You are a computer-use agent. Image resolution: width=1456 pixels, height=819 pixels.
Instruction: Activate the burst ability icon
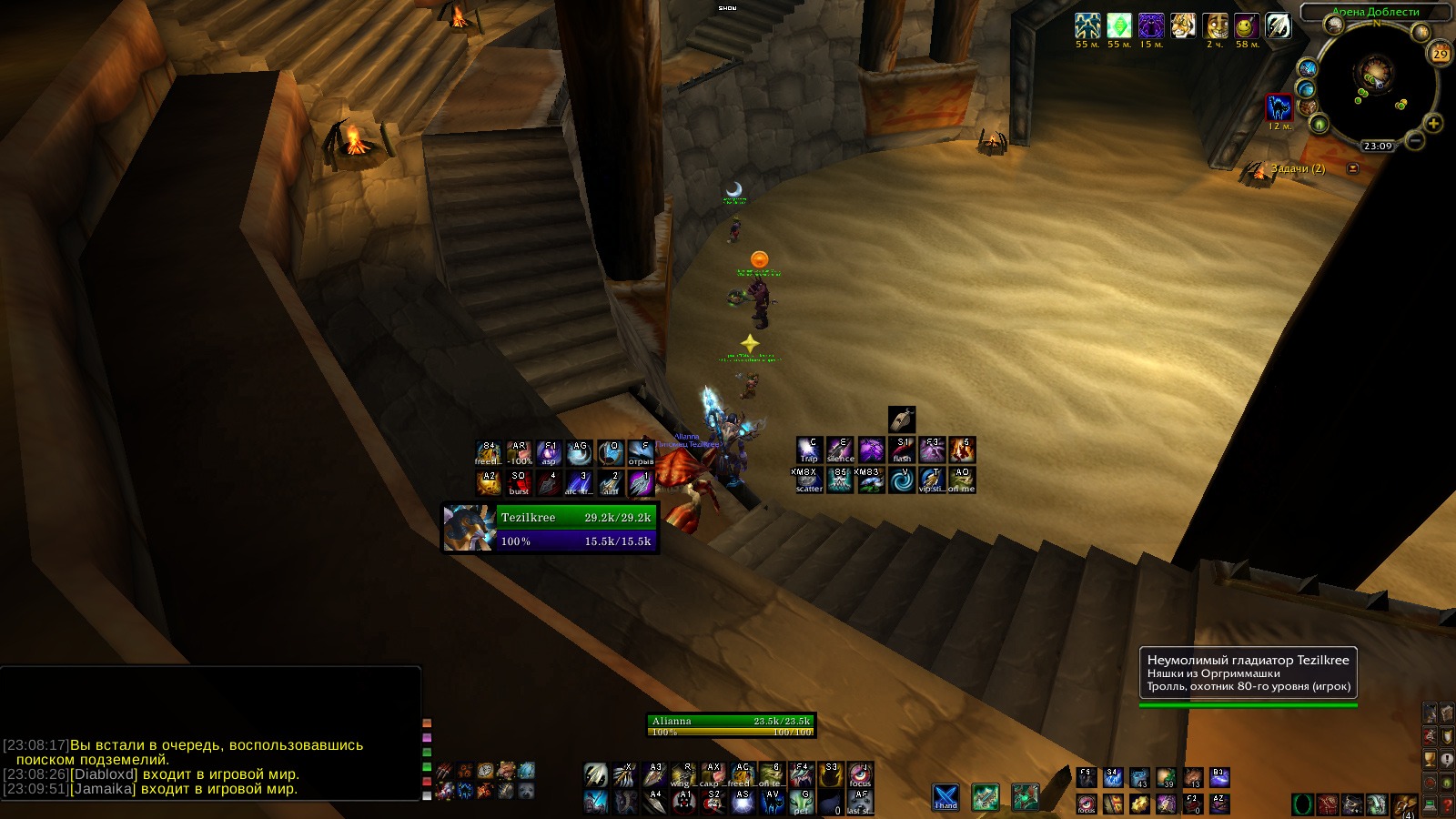click(x=519, y=482)
